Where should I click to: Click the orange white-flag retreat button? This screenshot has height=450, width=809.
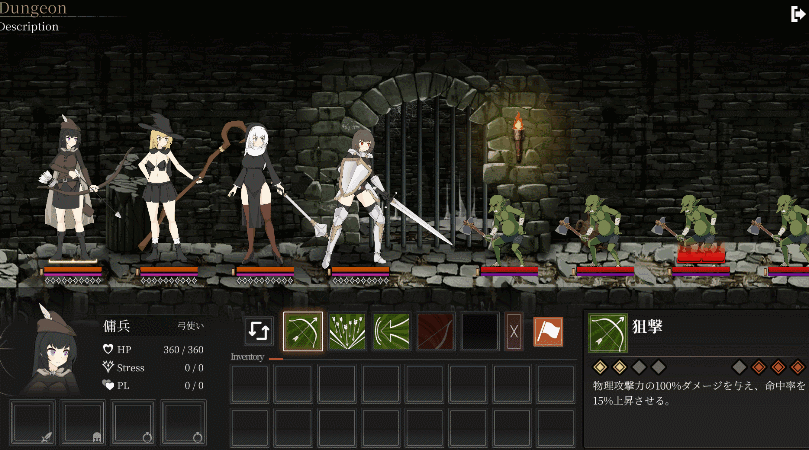point(548,331)
